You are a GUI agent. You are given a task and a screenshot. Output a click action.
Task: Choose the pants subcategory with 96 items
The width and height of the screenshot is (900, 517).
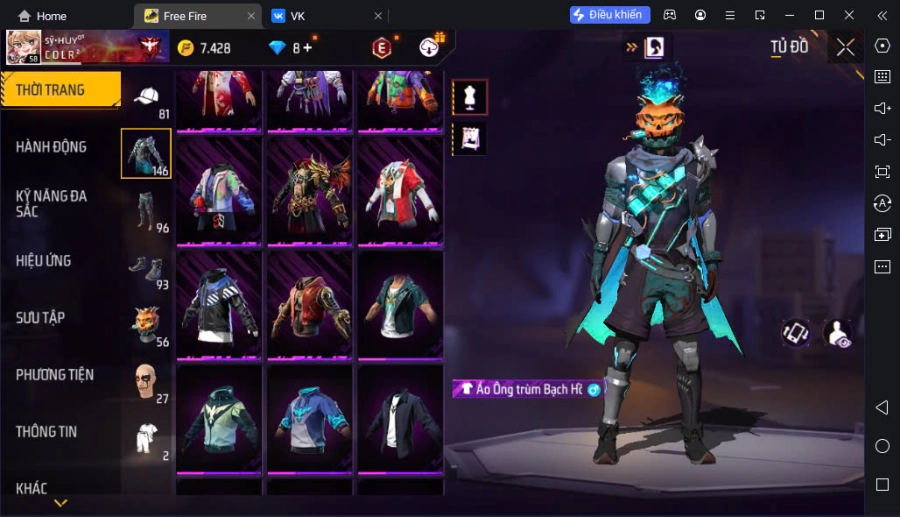pos(147,211)
